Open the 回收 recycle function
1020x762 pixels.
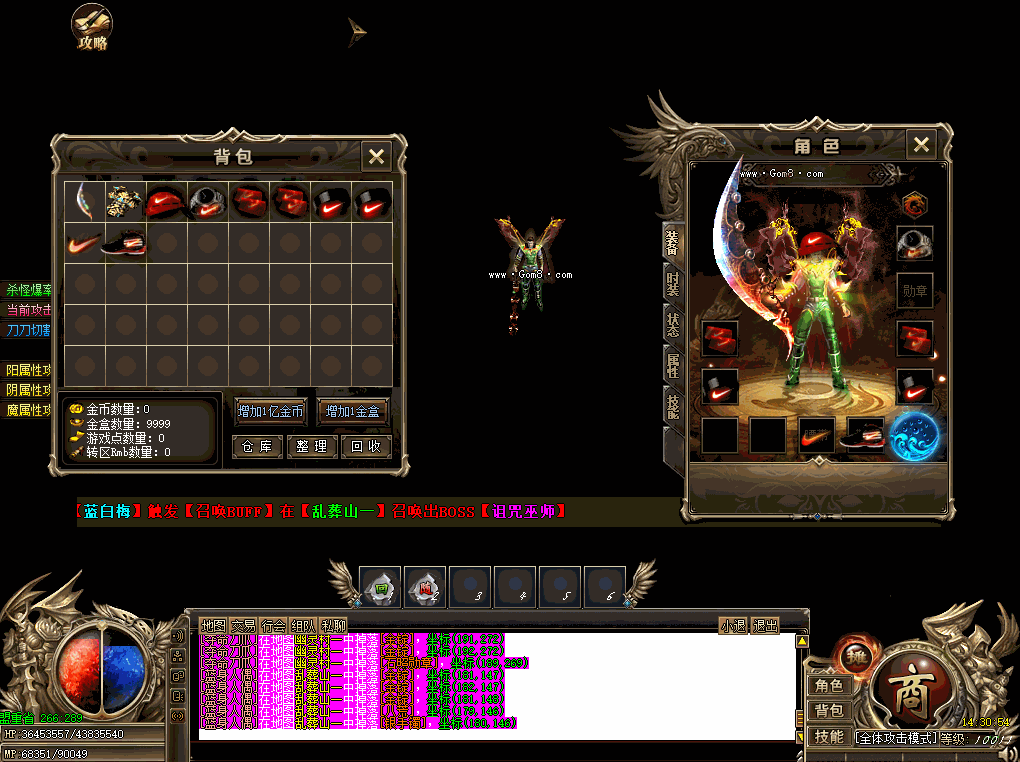pos(366,447)
